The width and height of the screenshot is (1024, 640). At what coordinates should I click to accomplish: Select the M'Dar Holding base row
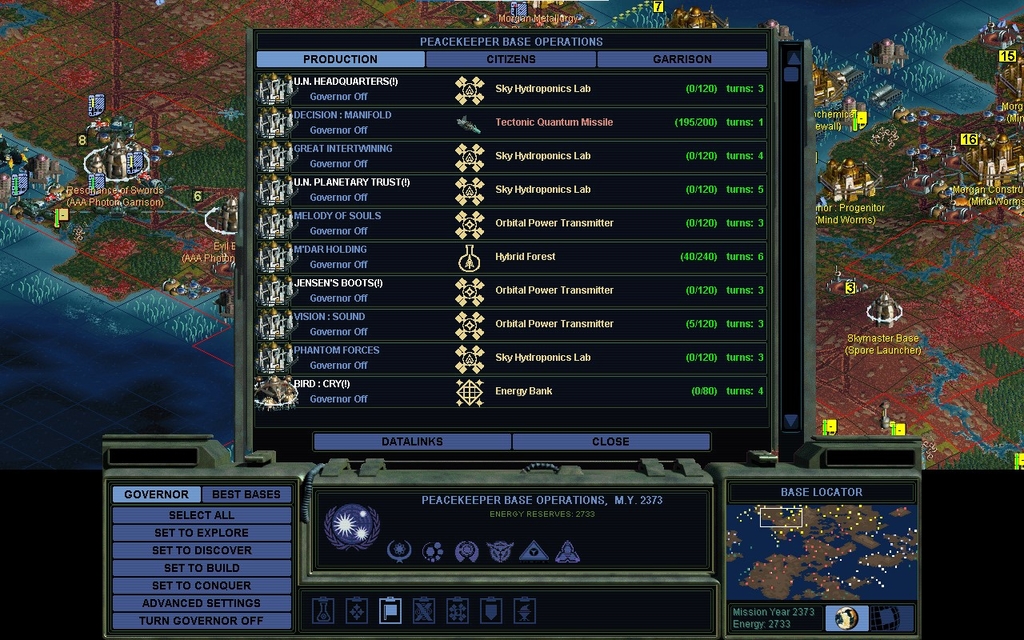[511, 257]
